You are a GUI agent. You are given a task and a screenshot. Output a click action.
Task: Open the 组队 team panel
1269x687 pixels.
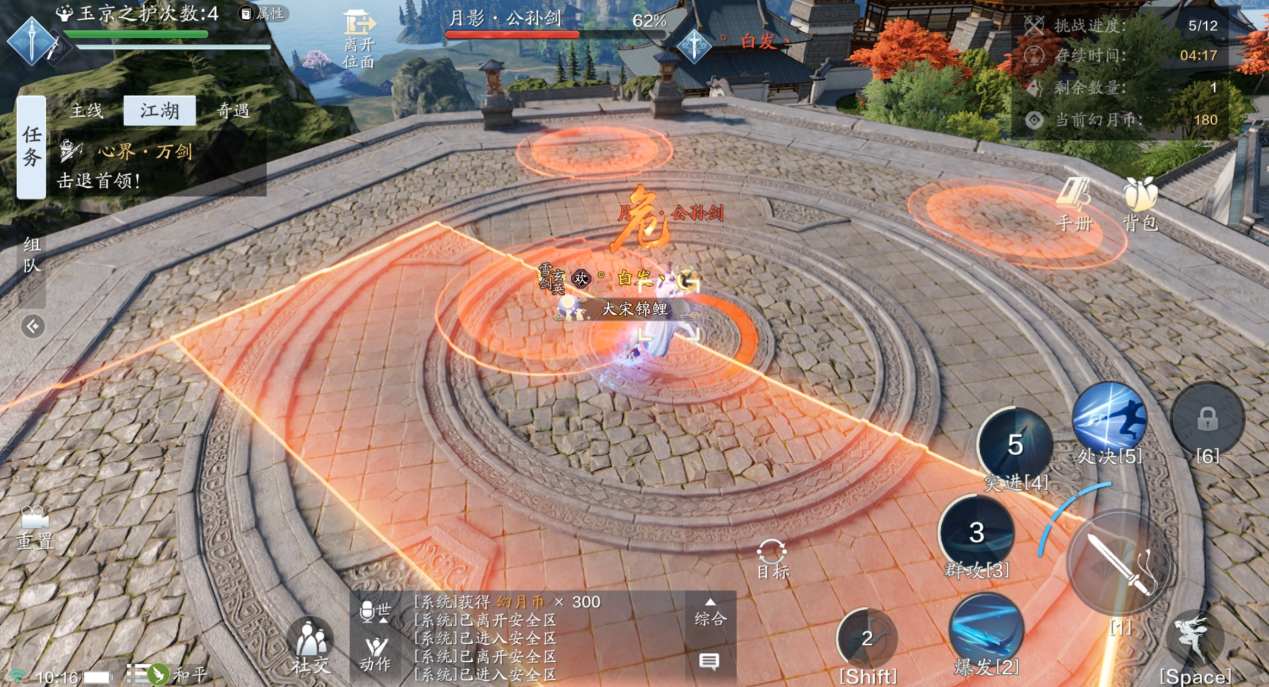[x=32, y=256]
